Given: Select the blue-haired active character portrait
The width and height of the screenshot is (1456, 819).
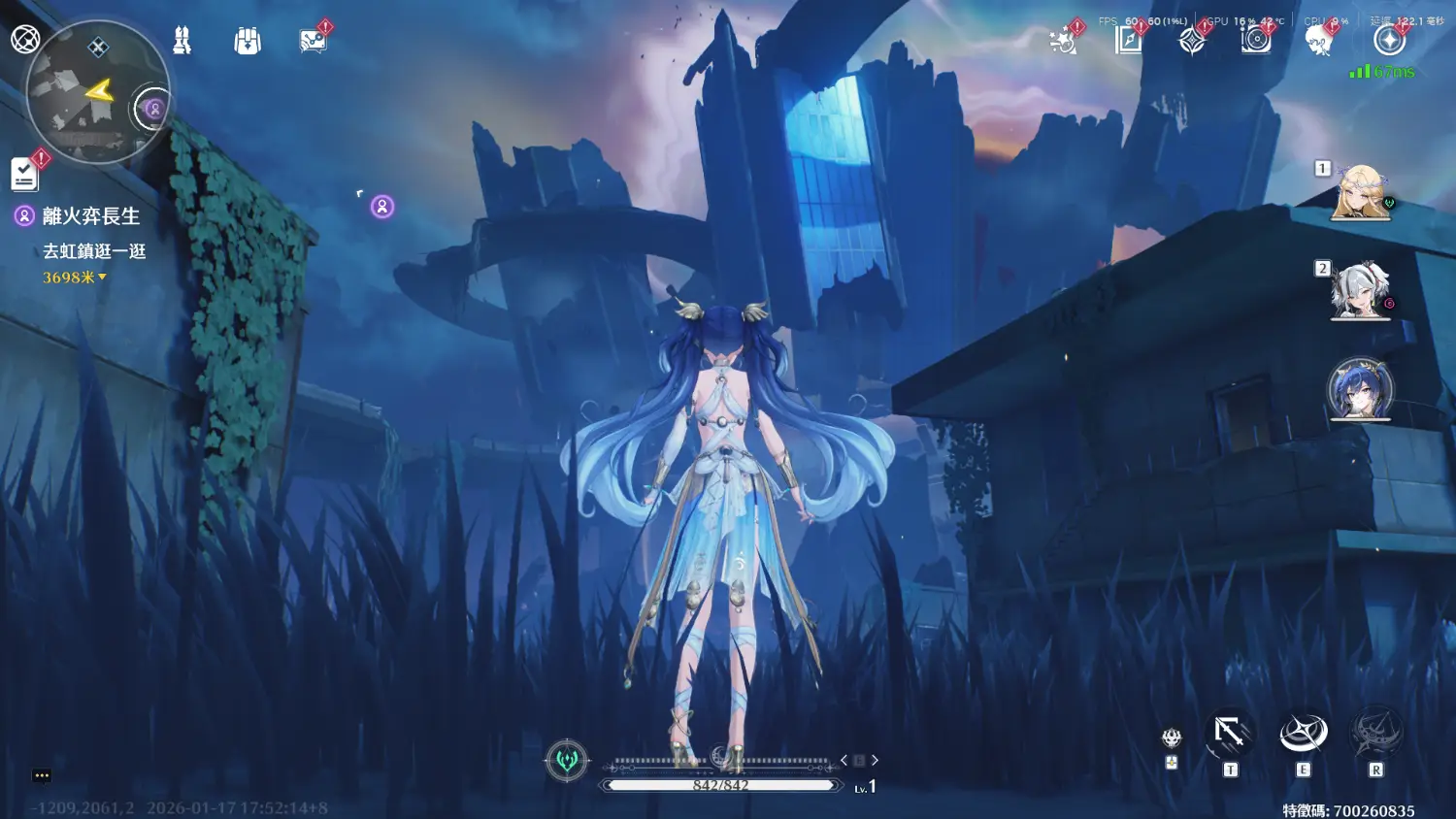Looking at the screenshot, I should click(1360, 389).
